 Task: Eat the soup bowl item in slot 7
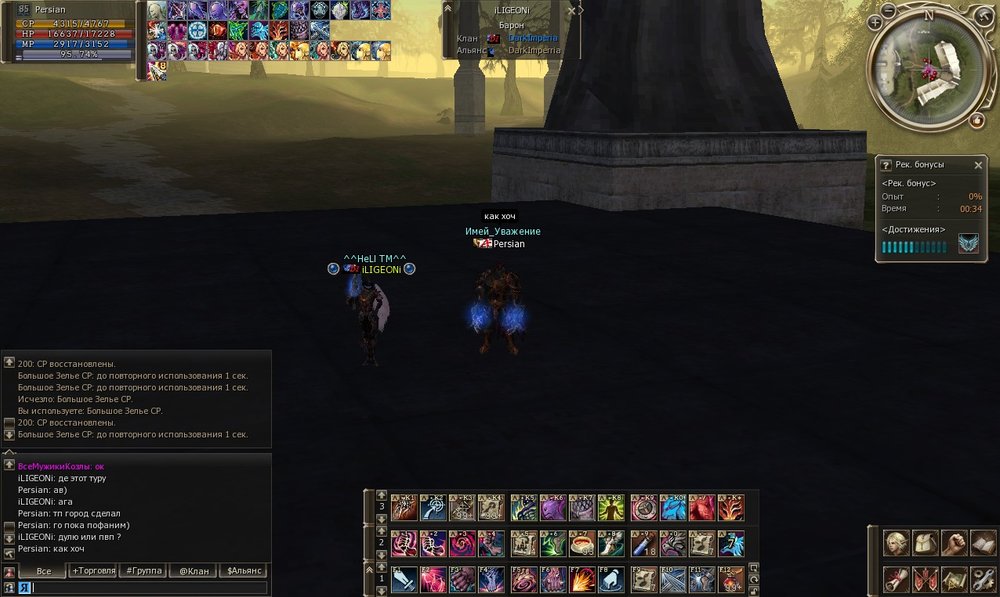[x=583, y=543]
